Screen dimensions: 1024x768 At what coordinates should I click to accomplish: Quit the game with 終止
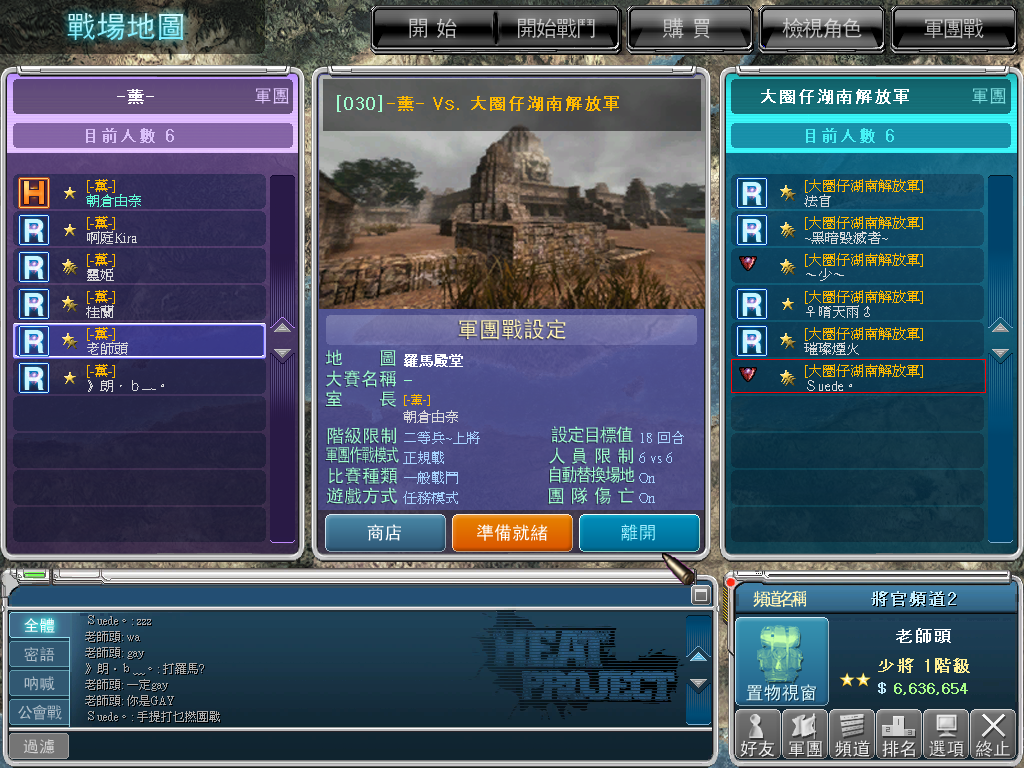[993, 735]
